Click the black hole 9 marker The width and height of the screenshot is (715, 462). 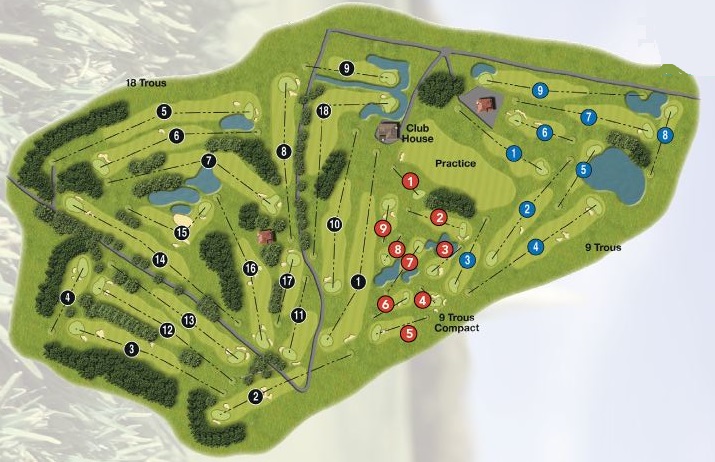[x=346, y=68]
